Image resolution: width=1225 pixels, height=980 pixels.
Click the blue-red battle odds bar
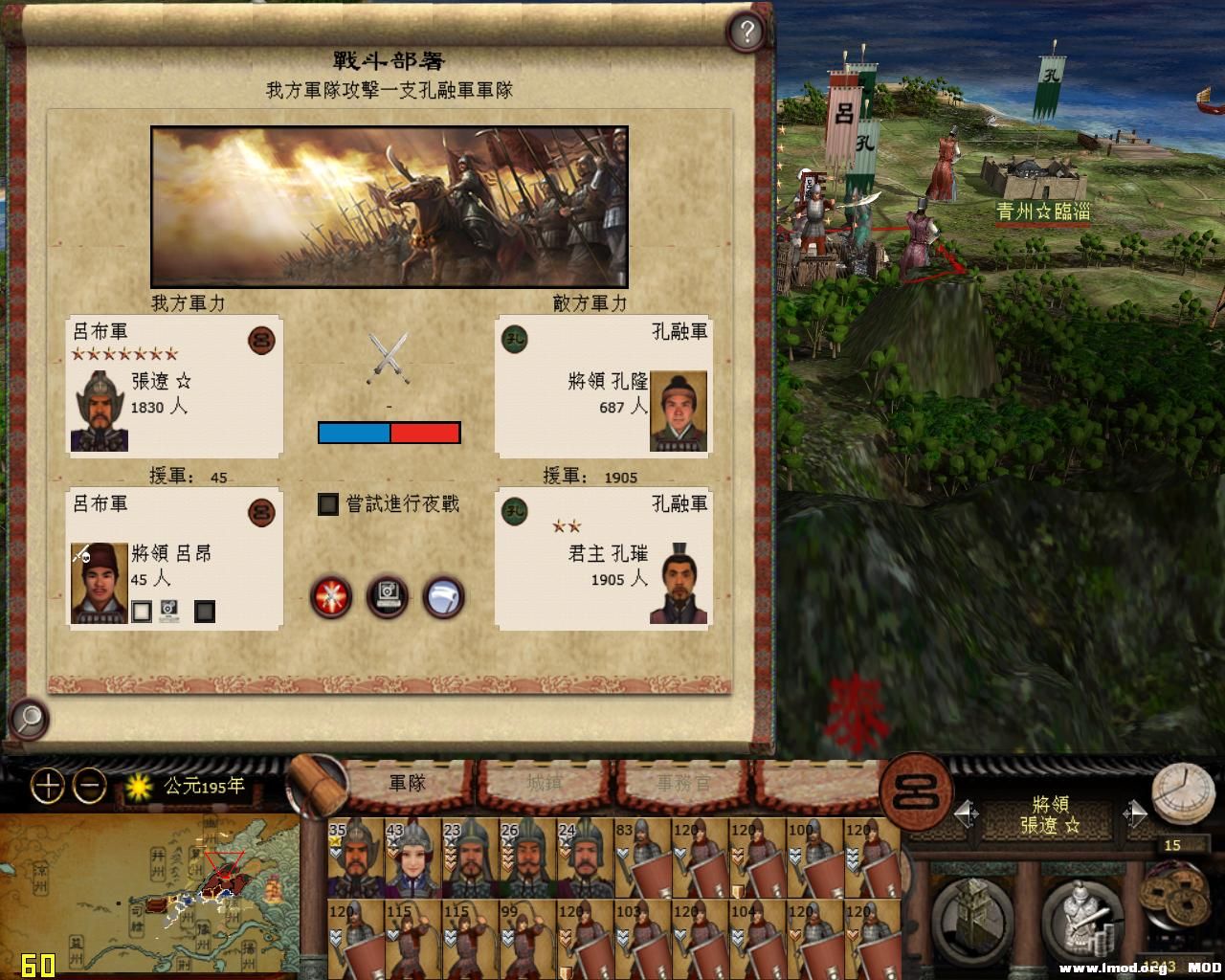click(388, 434)
